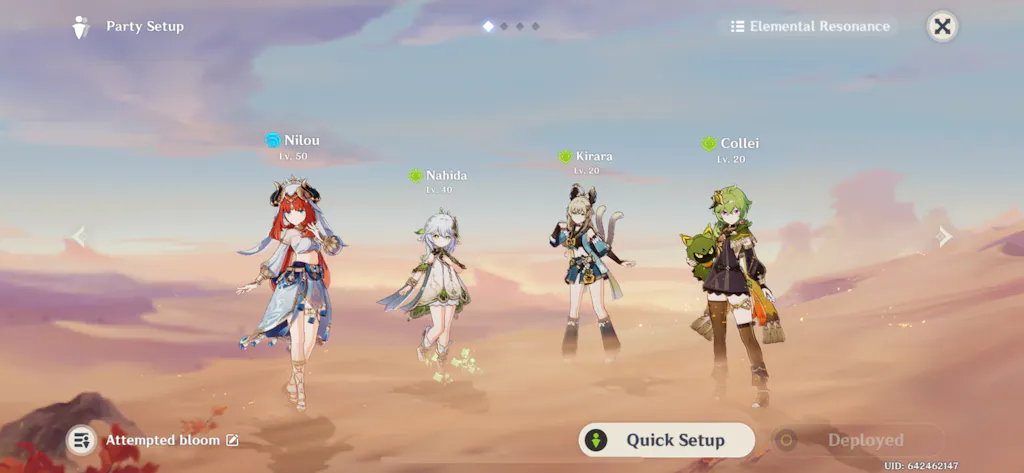
Task: Click the Quick Setup button
Action: pos(666,440)
